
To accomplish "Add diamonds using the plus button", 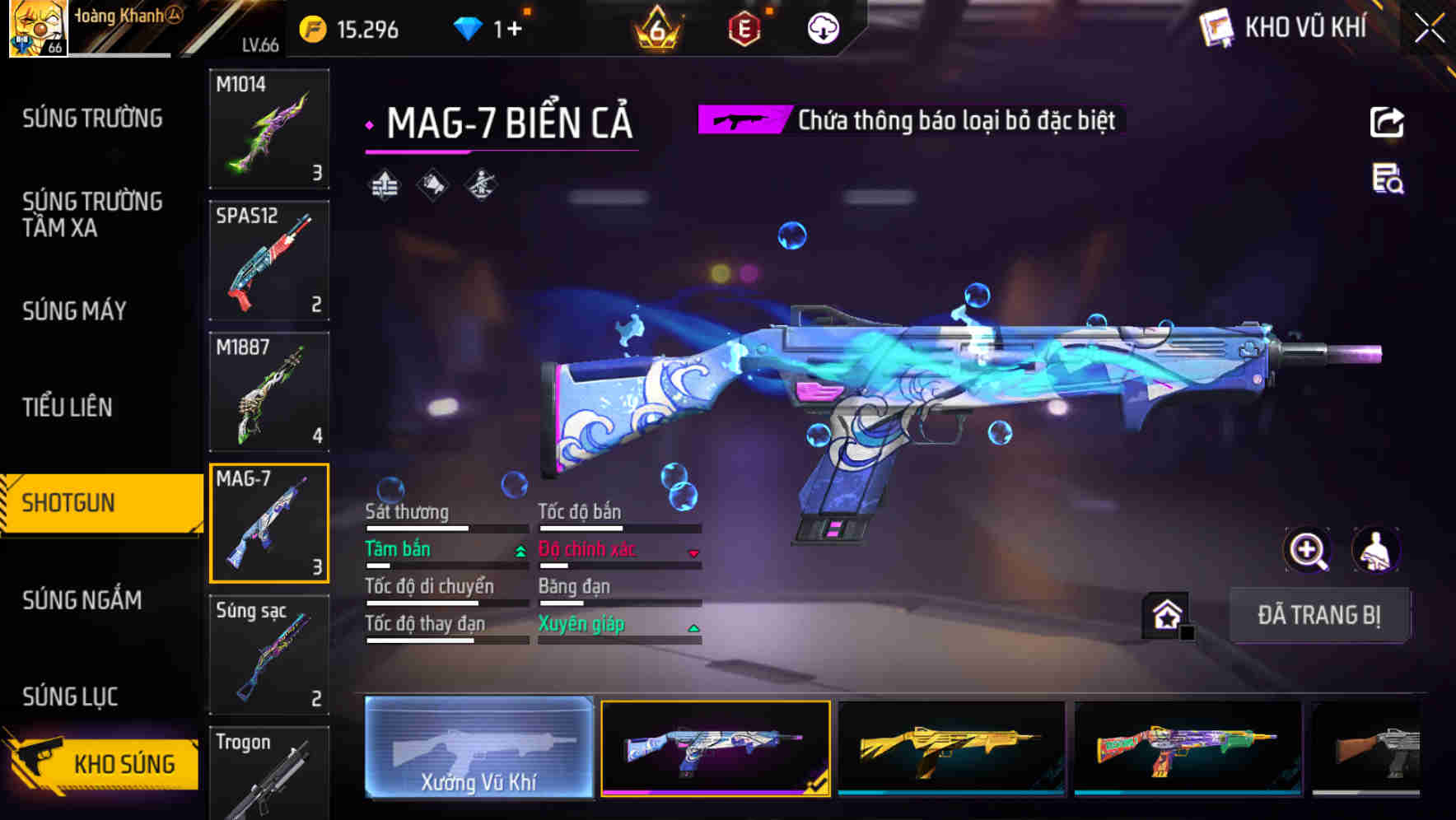I will (515, 30).
